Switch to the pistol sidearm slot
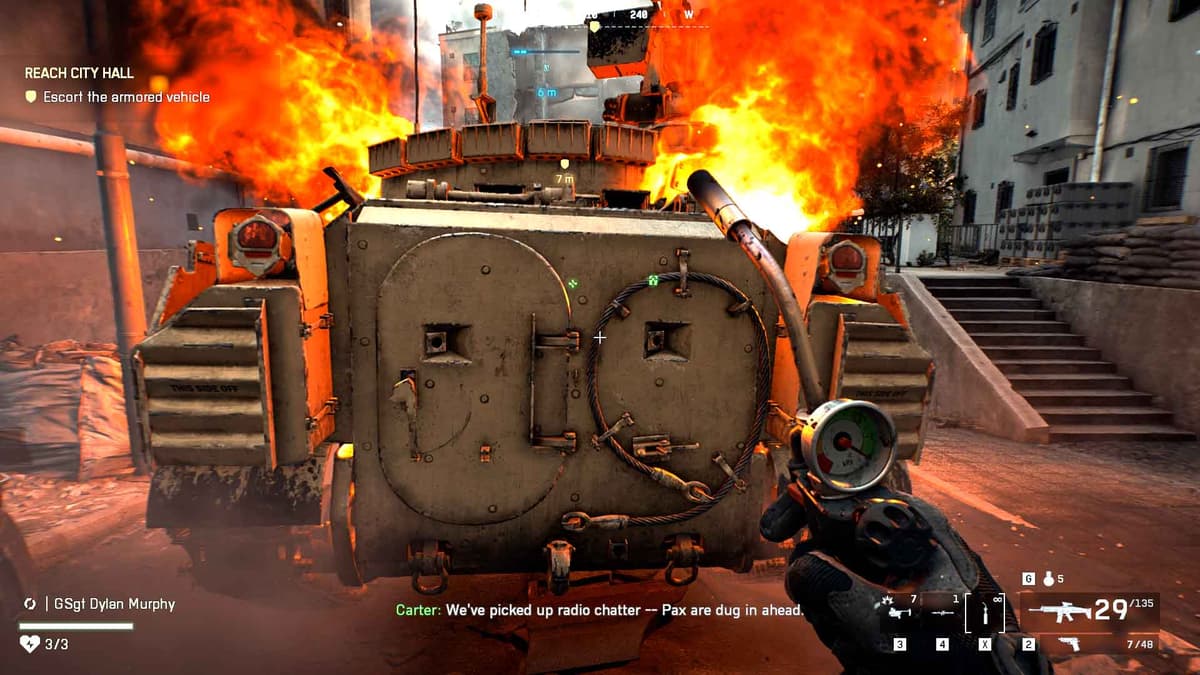1200x675 pixels. tap(1068, 643)
